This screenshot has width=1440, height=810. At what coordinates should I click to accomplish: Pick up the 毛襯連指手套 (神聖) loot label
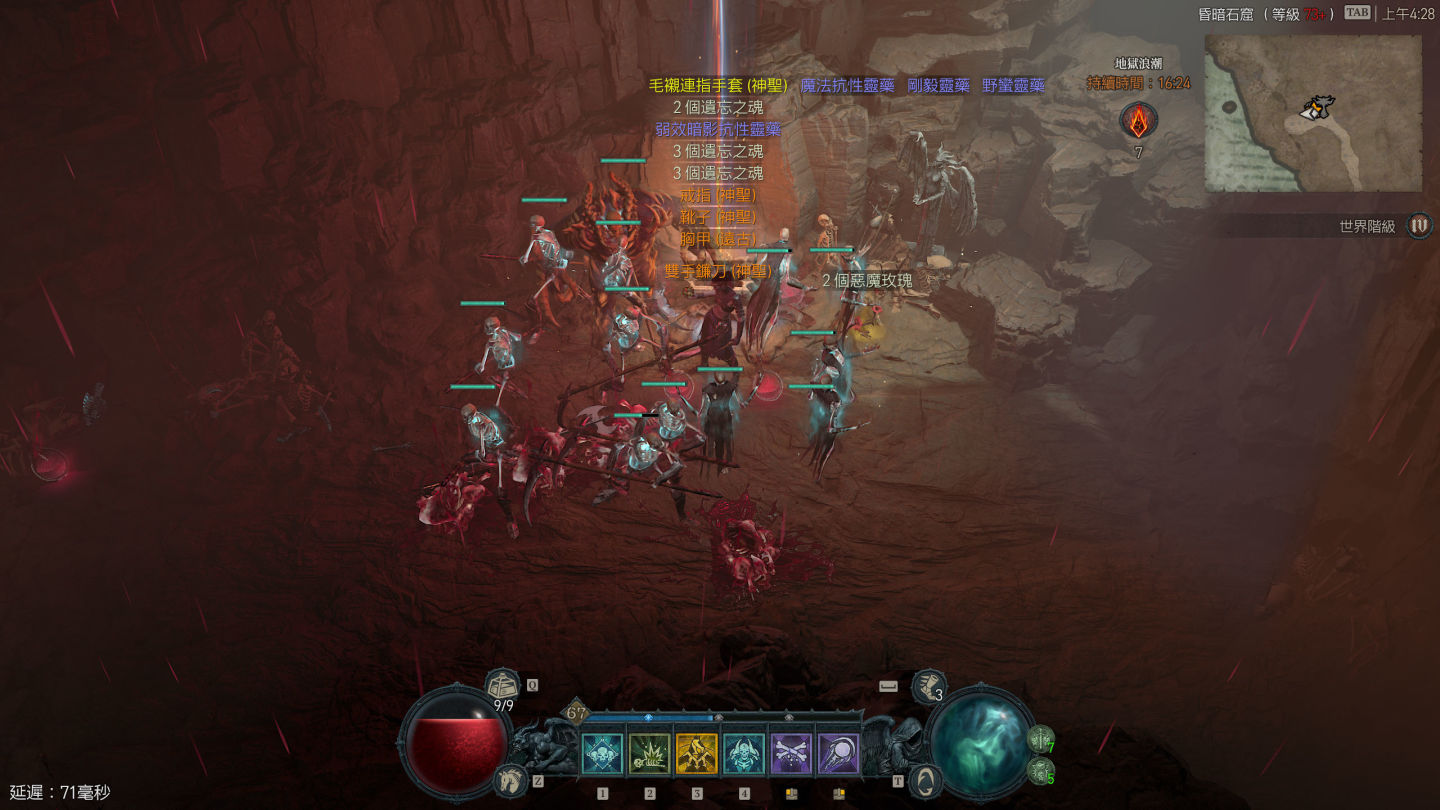(x=718, y=86)
